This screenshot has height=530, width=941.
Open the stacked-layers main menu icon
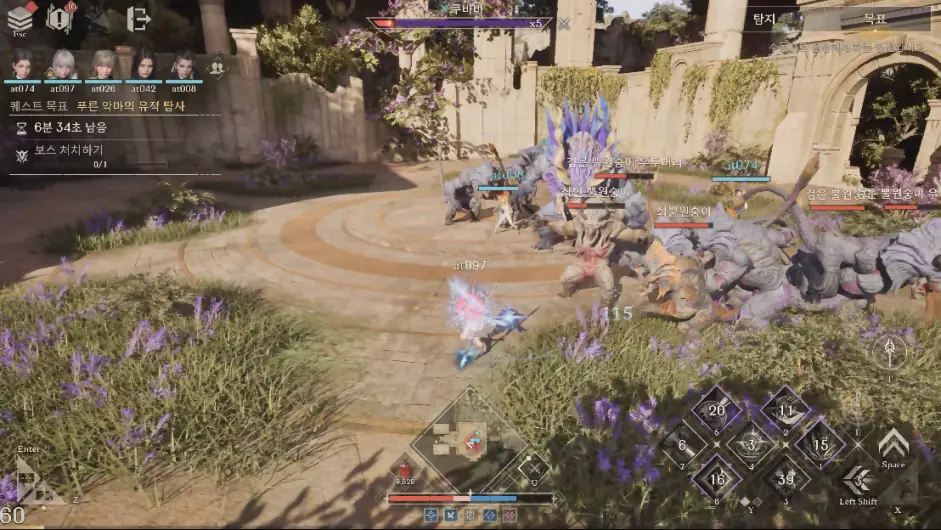21,17
